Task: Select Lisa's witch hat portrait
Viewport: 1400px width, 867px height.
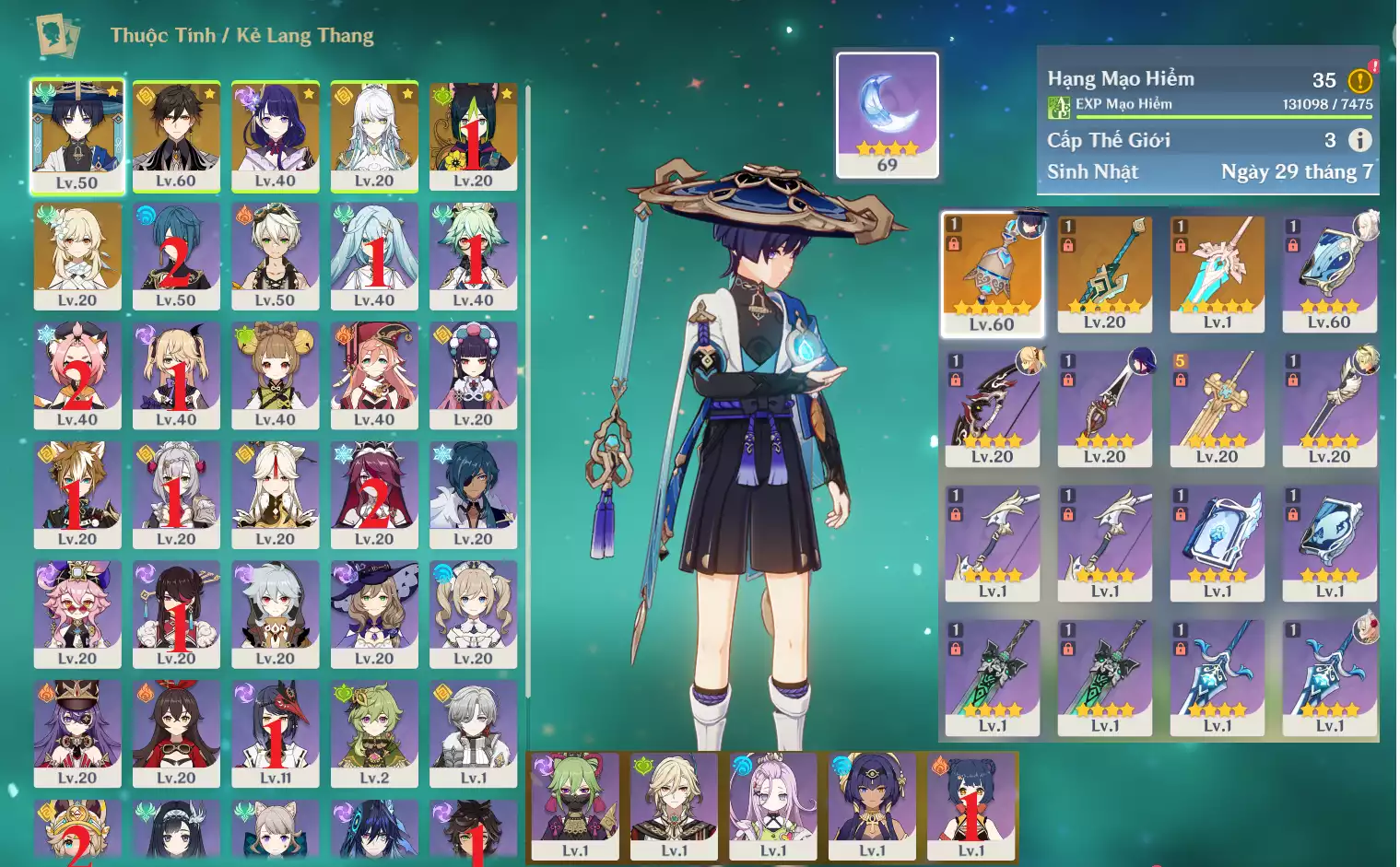Action: click(x=373, y=614)
